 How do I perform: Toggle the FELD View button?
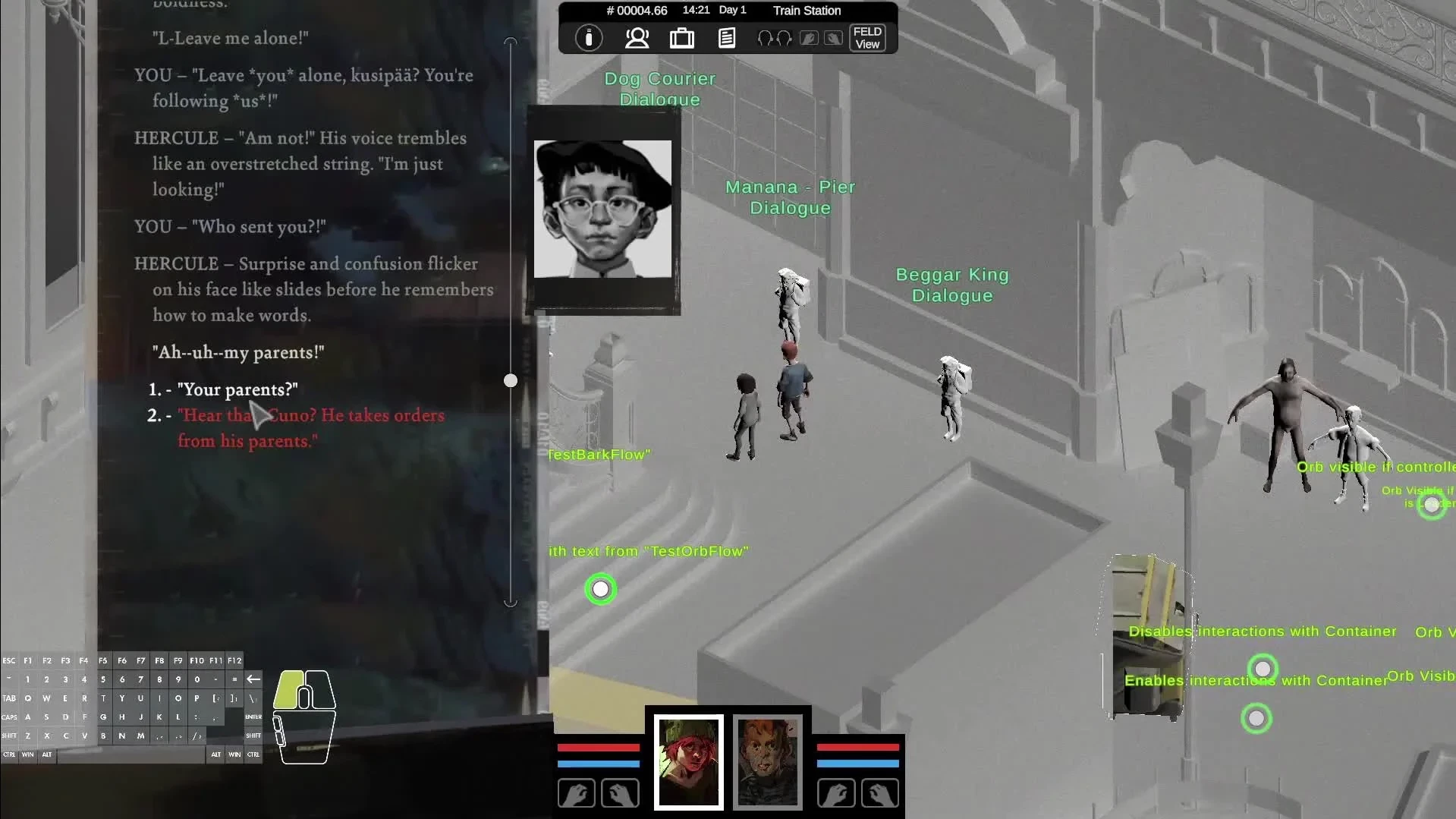coord(866,38)
